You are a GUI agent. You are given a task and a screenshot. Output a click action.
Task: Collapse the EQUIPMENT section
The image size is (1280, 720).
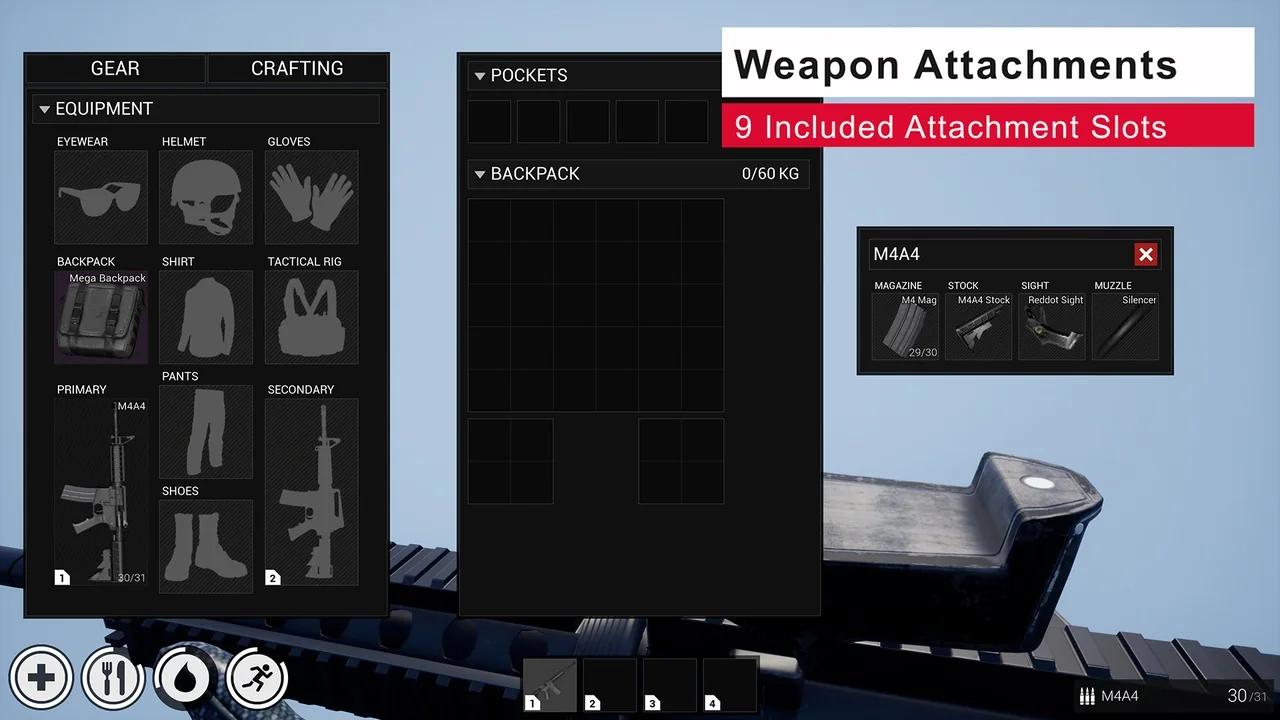tap(45, 109)
